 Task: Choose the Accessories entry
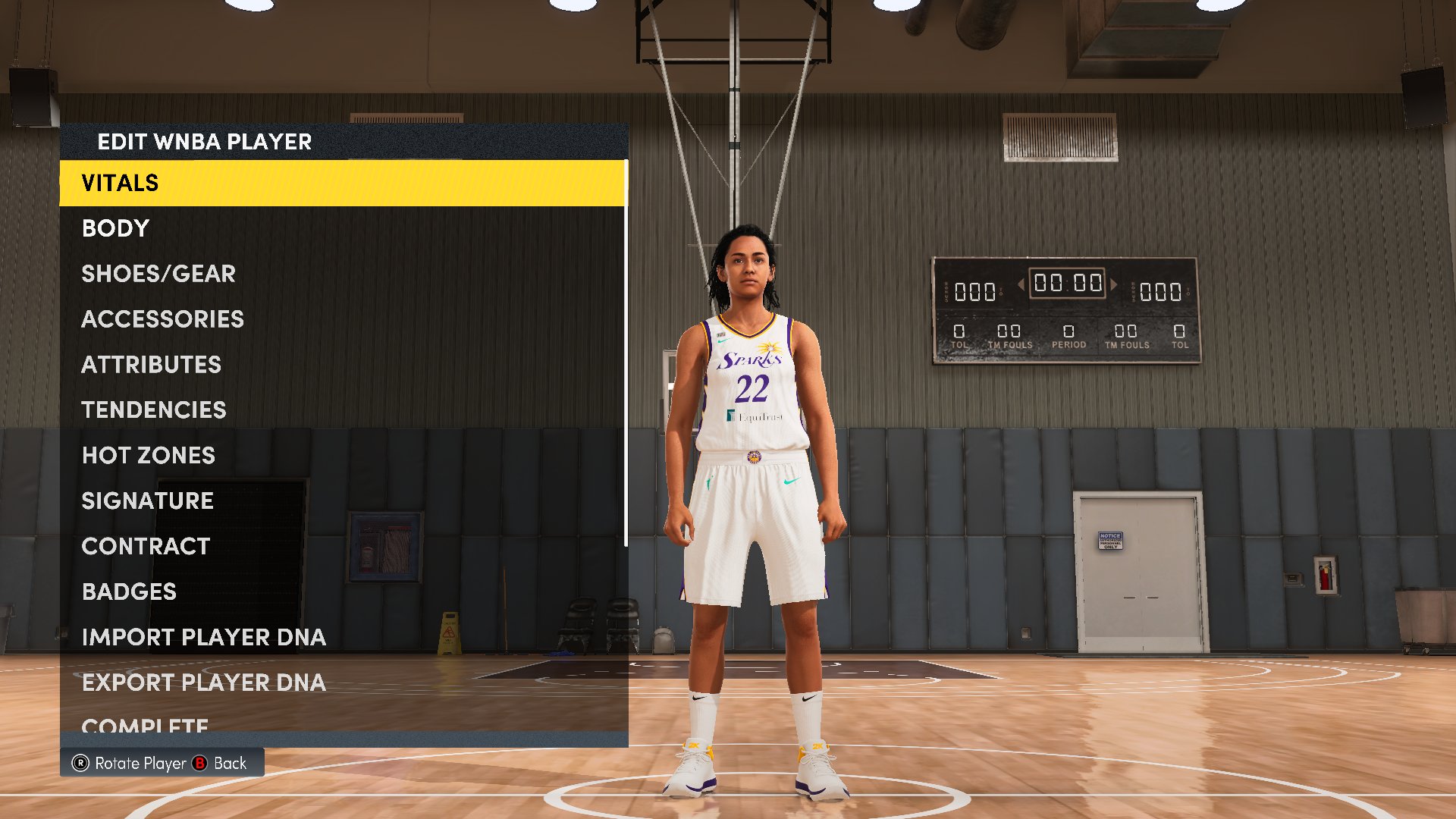pyautogui.click(x=162, y=319)
